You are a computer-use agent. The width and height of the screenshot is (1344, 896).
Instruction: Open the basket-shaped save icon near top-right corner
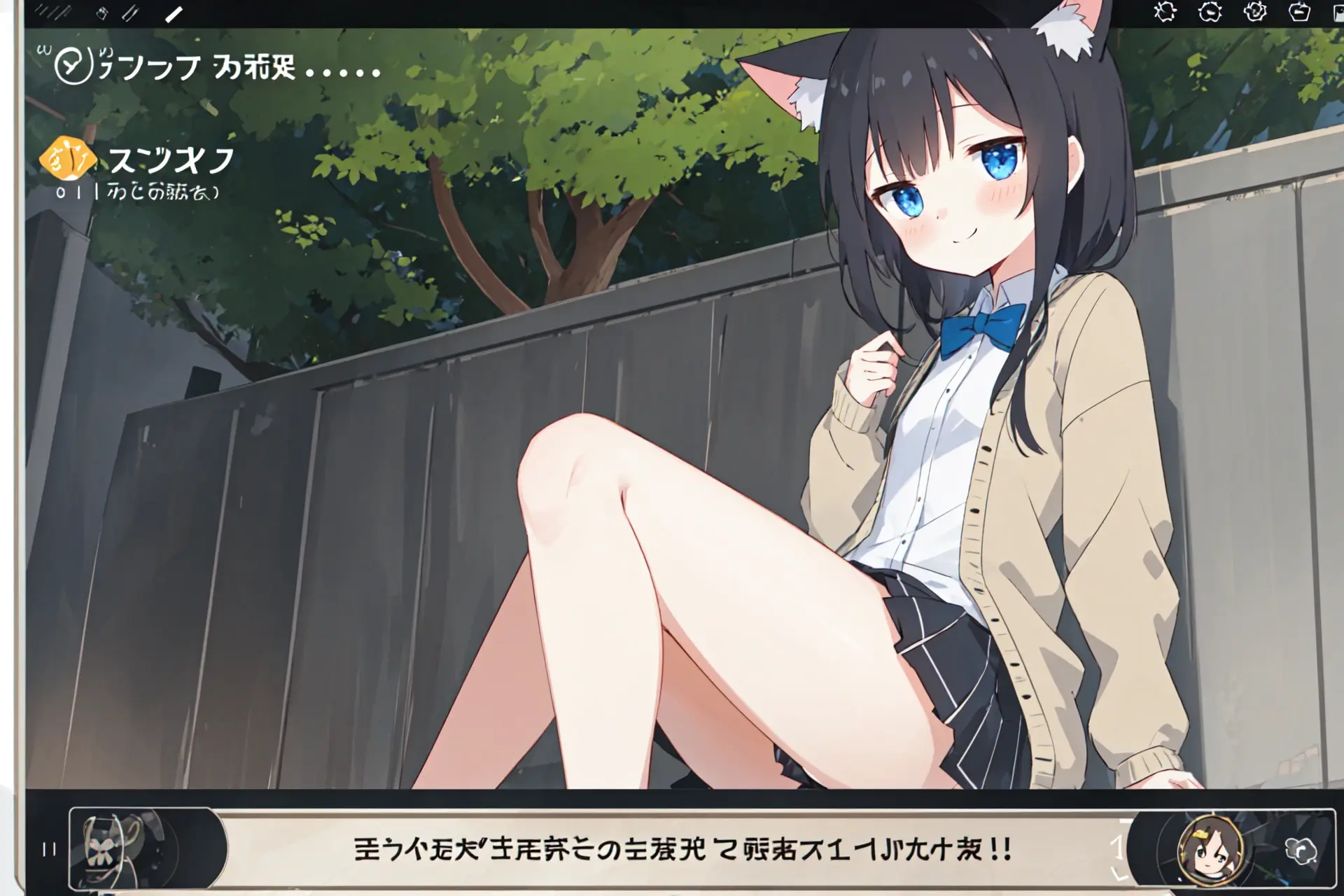pyautogui.click(x=1301, y=11)
